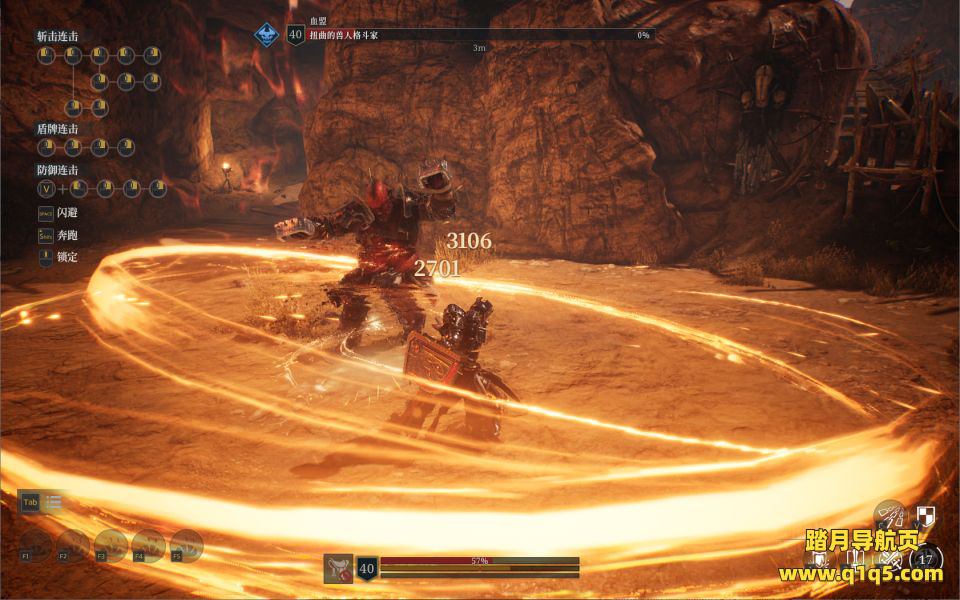Activate the F3 quick slot
The height and width of the screenshot is (600, 960).
(111, 545)
